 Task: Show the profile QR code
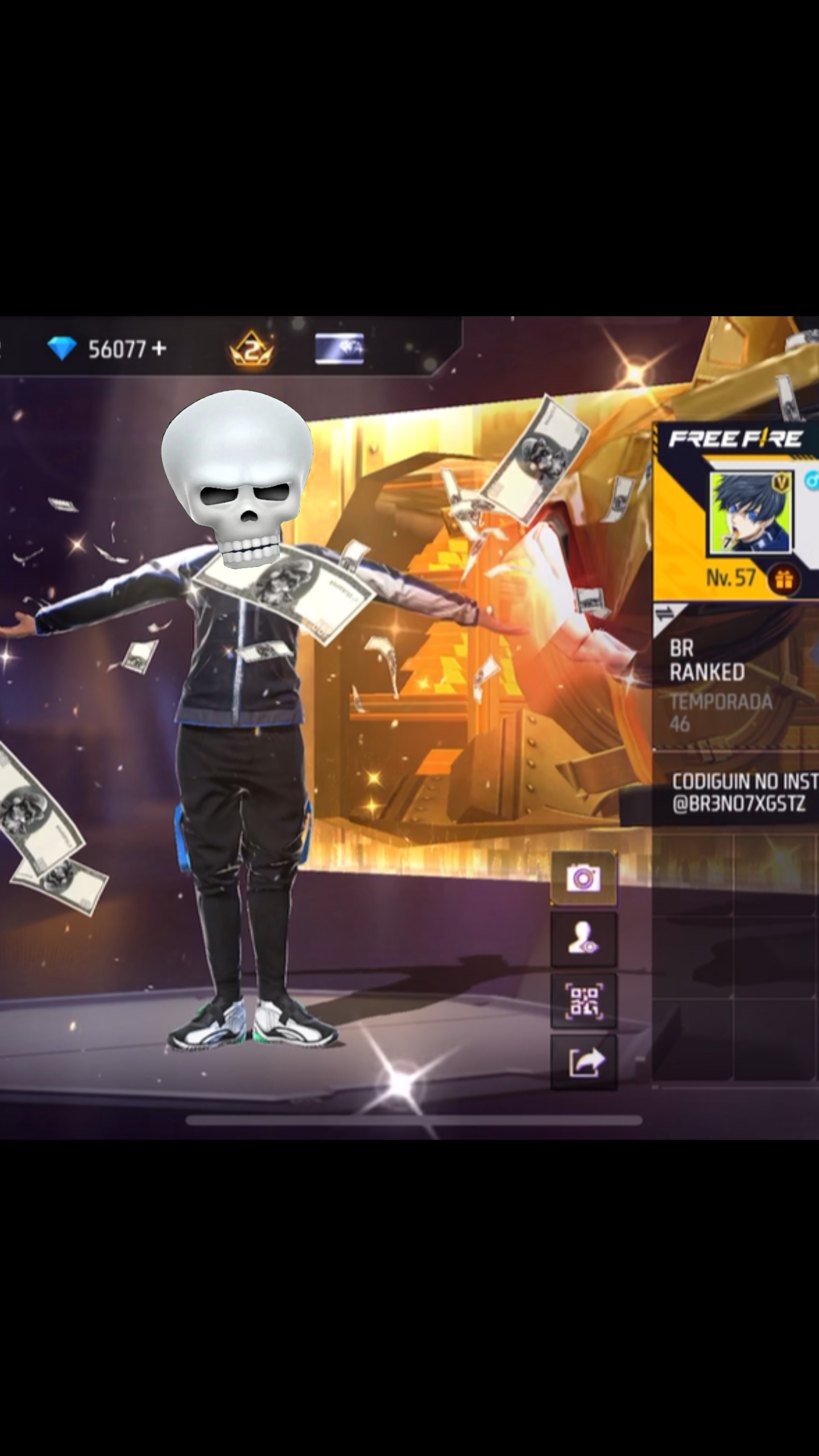[583, 1000]
